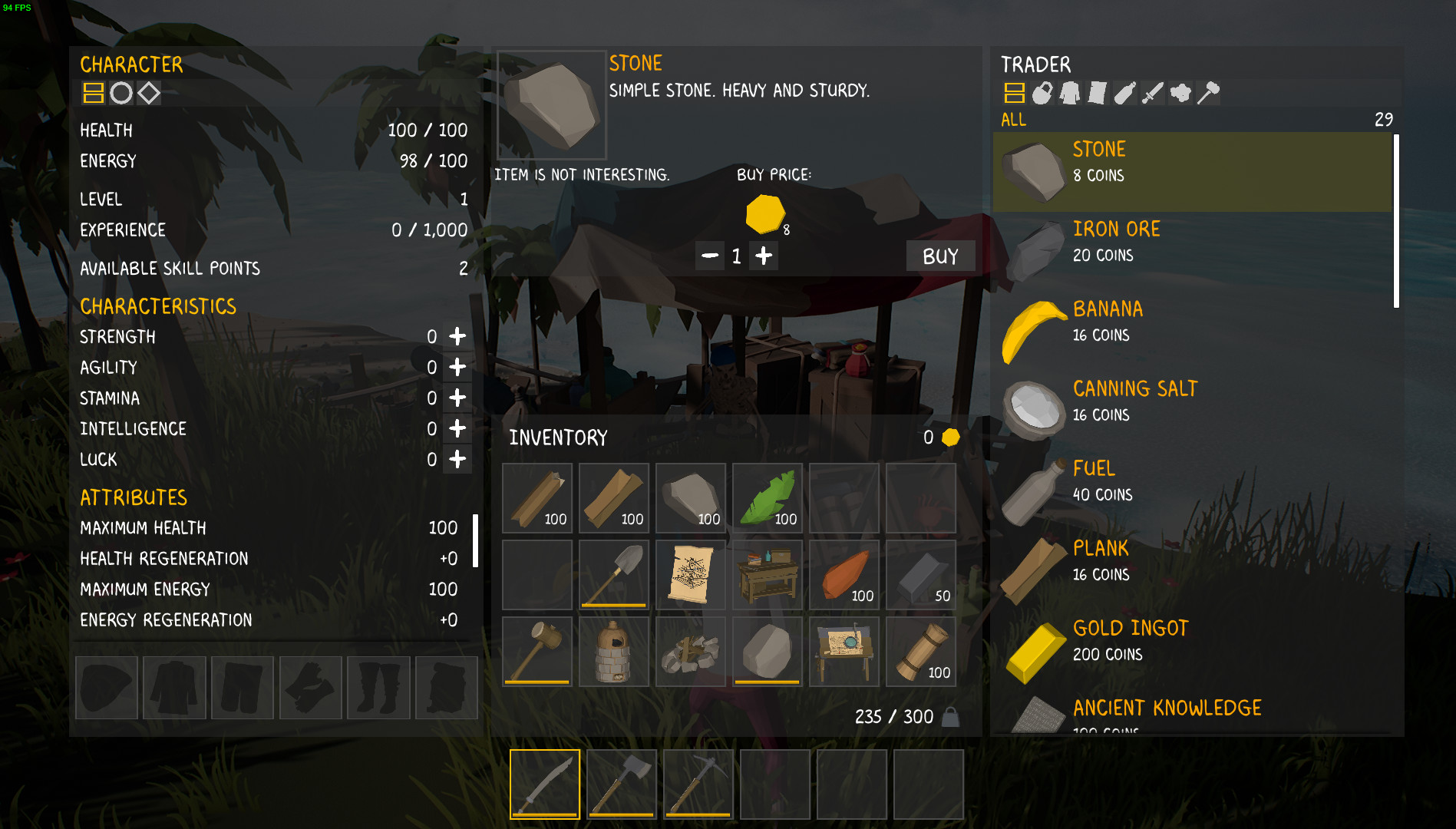Select the shovel in the inventory
Viewport: 1456px width, 829px height.
(x=613, y=574)
